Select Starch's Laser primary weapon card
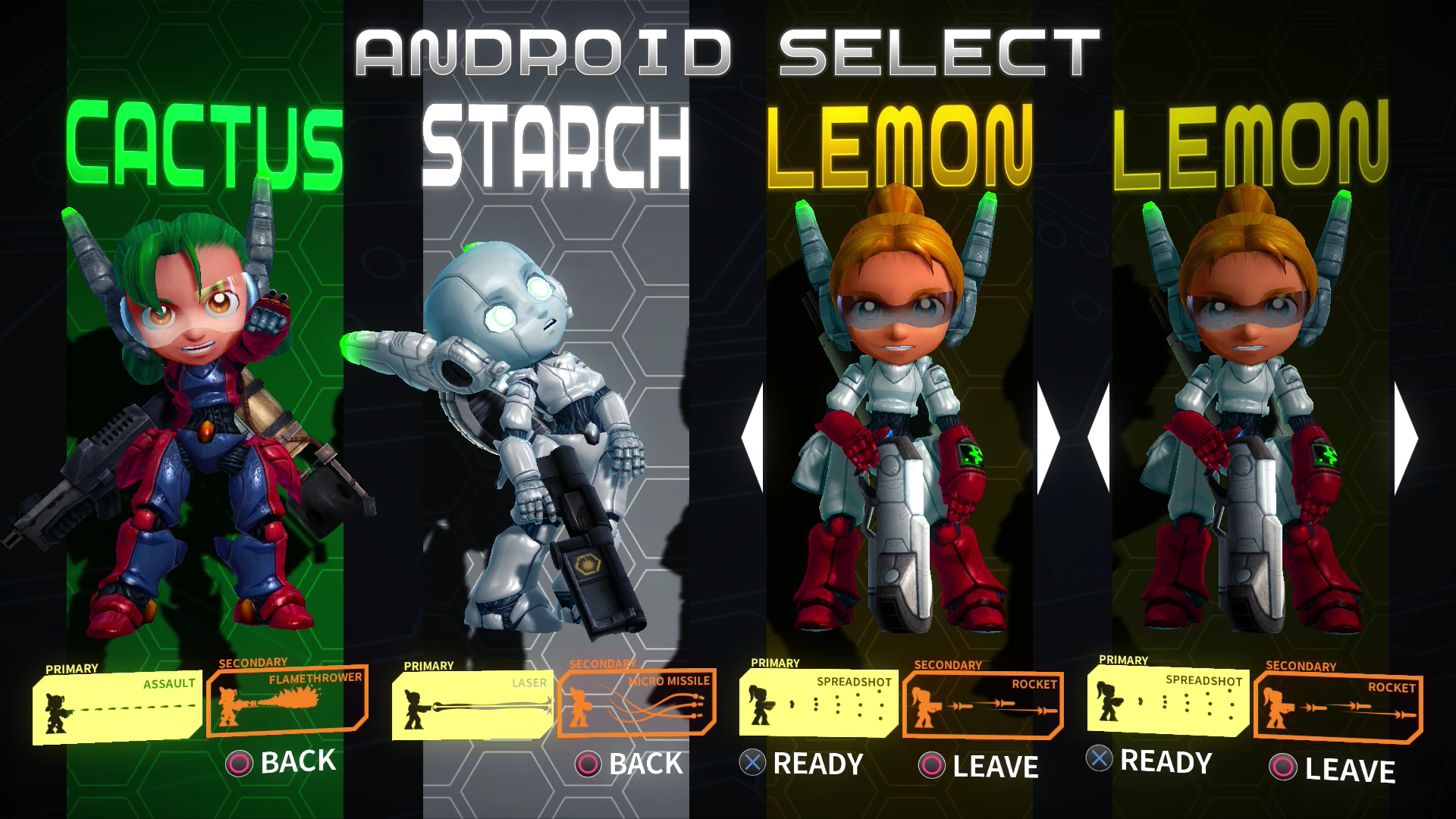The image size is (1456, 819). [x=473, y=705]
